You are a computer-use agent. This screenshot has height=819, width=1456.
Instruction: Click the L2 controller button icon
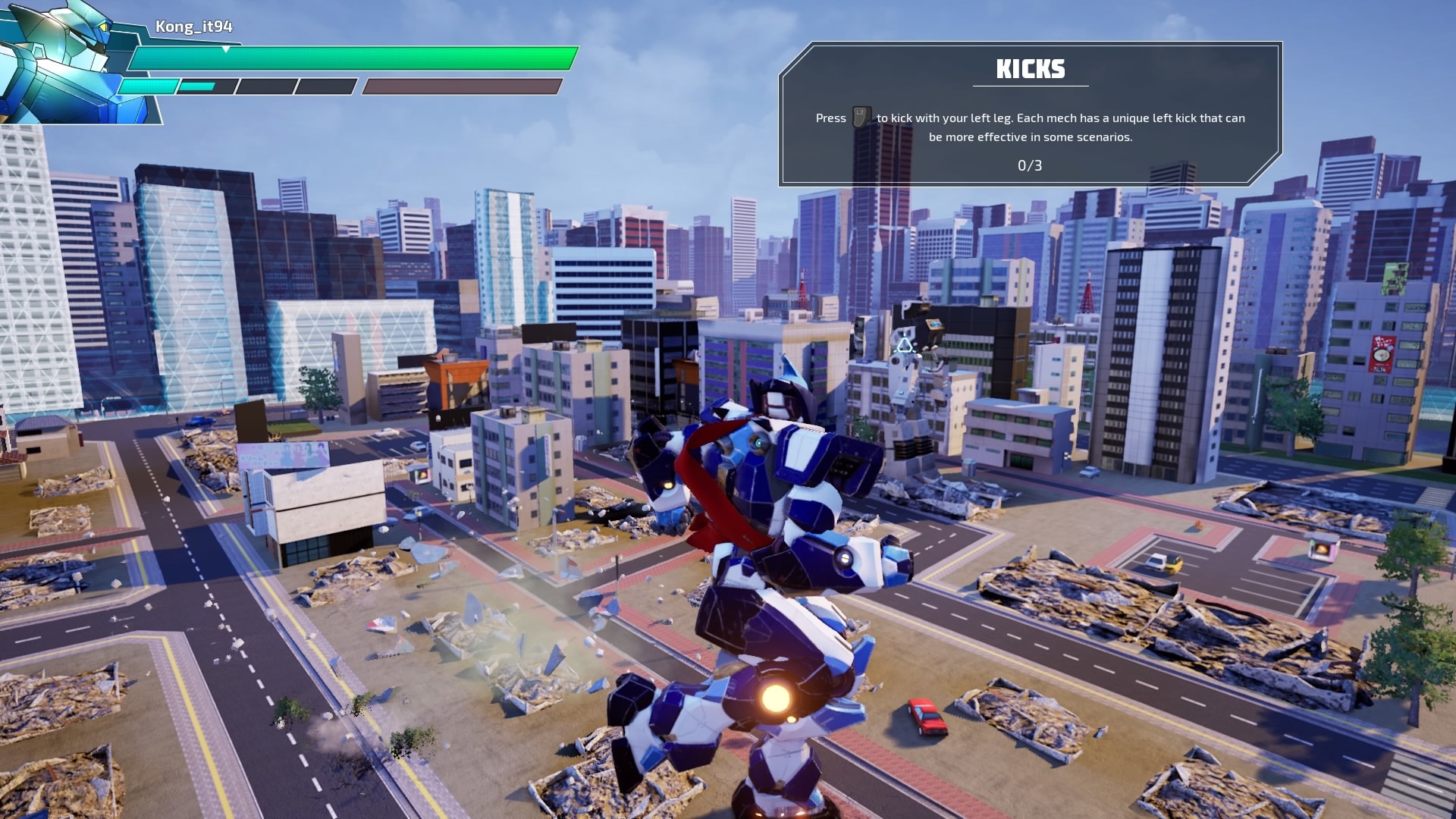861,116
